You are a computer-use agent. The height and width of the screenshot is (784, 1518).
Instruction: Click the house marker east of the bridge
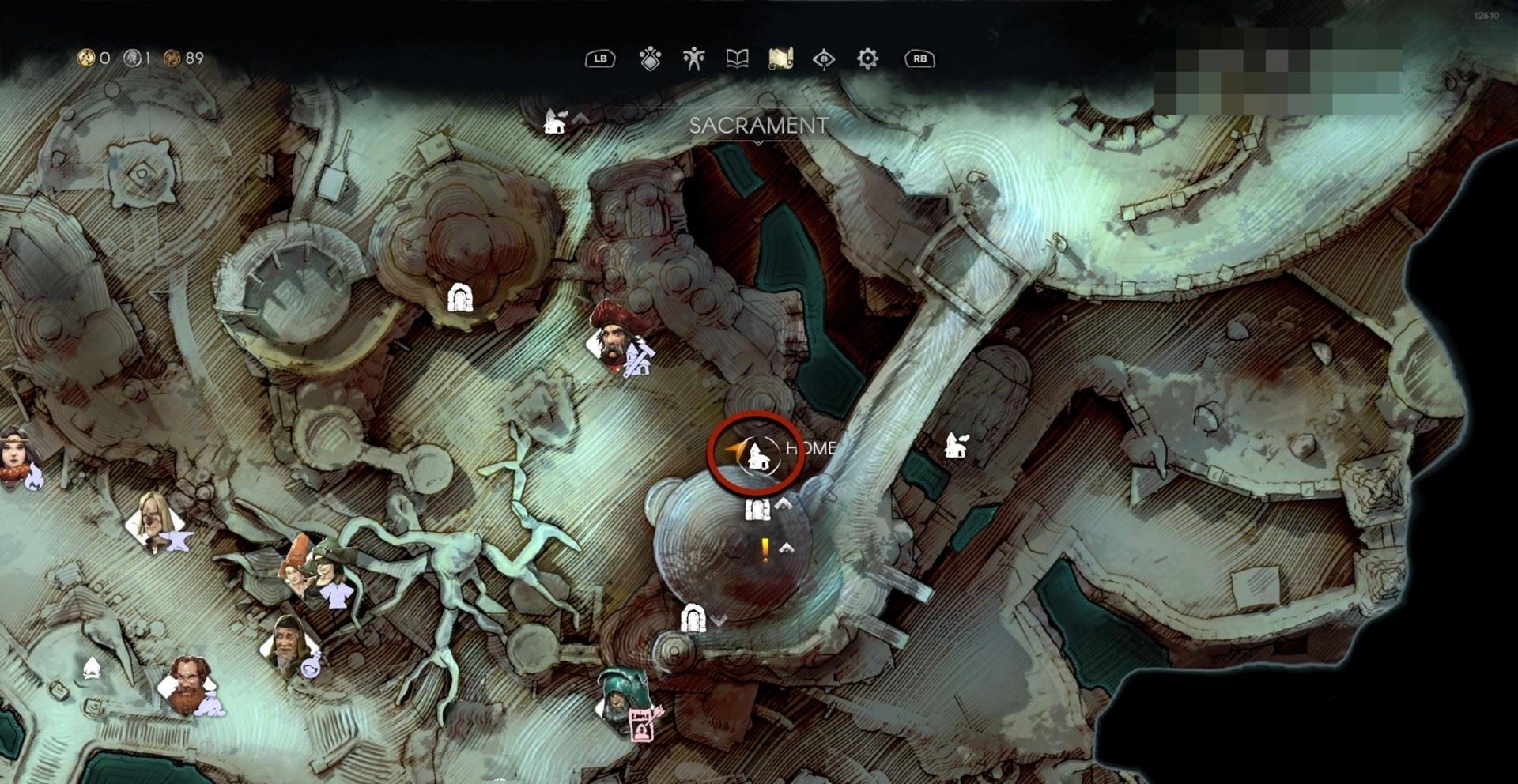[956, 446]
